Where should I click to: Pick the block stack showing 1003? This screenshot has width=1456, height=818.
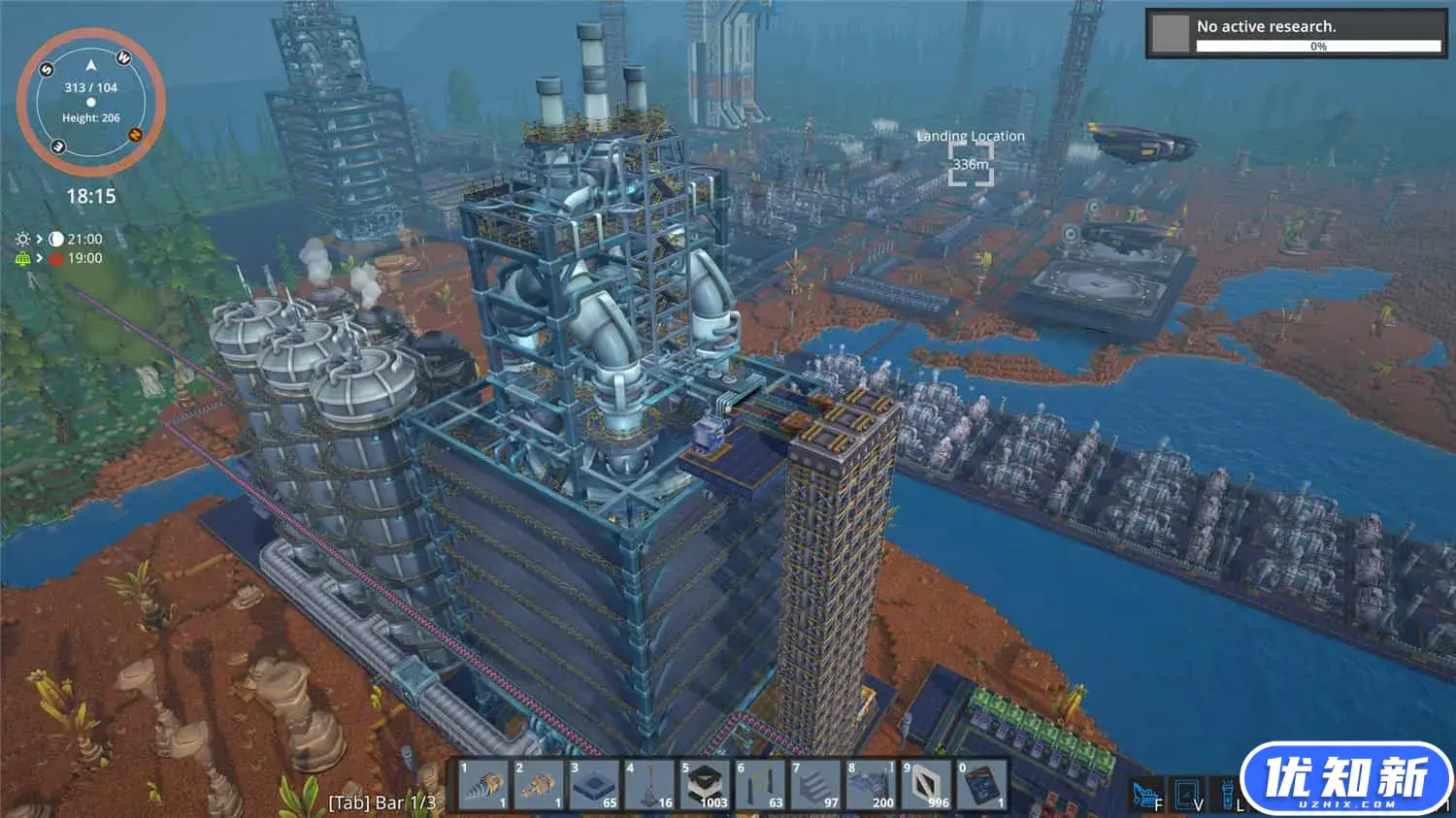point(706,784)
